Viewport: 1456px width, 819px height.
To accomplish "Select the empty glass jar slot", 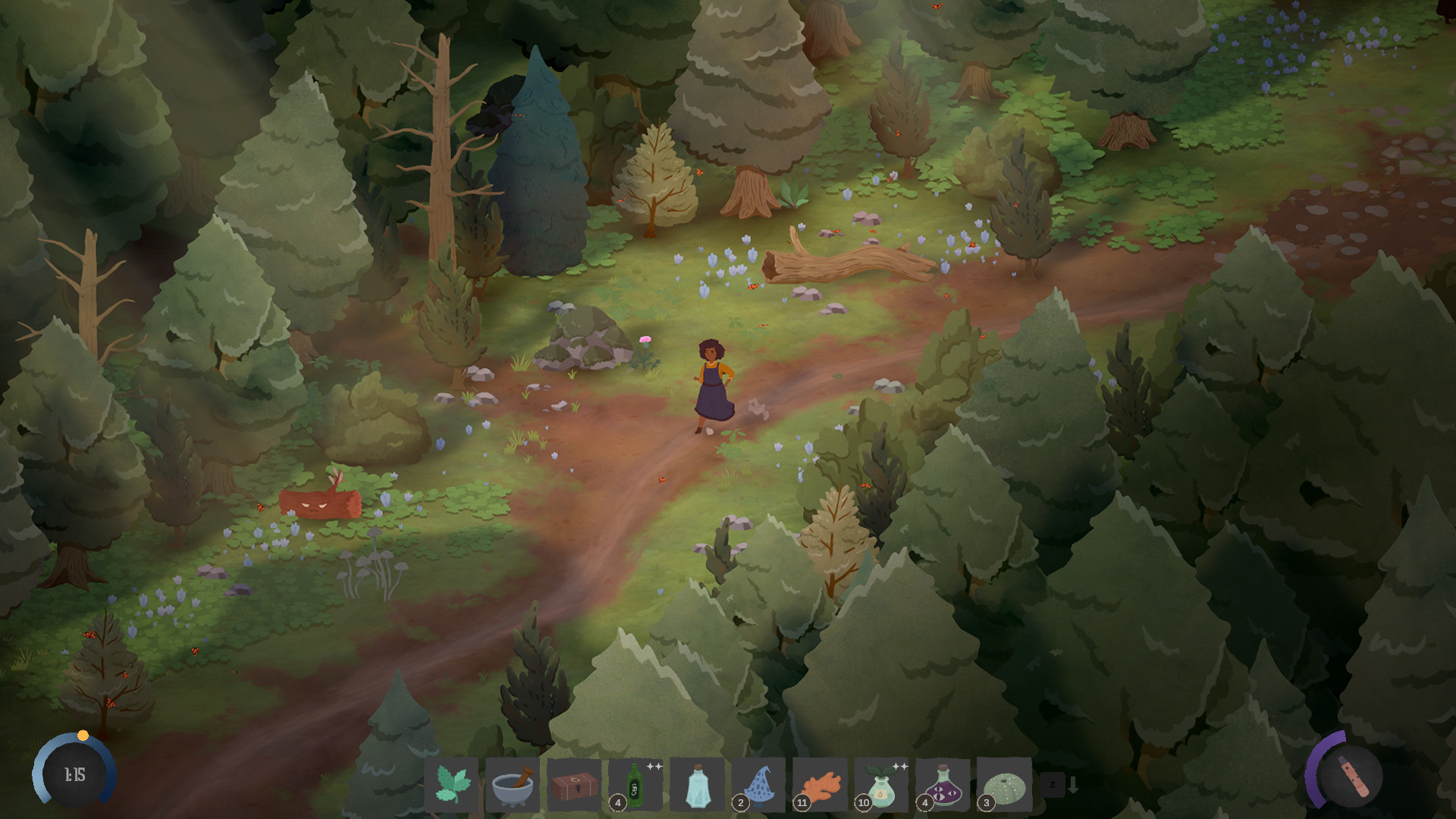I will (x=696, y=785).
